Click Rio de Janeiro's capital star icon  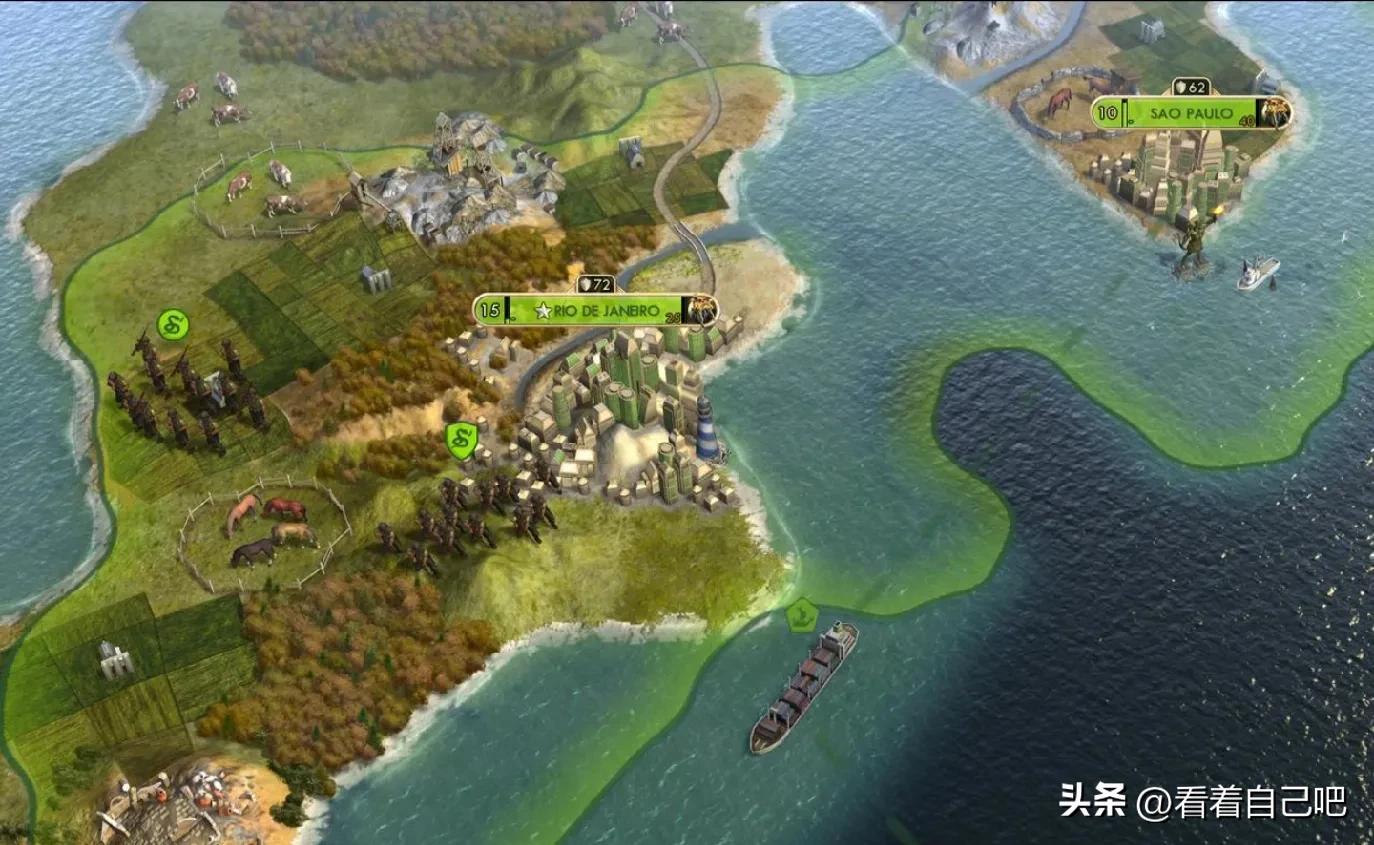(x=545, y=309)
